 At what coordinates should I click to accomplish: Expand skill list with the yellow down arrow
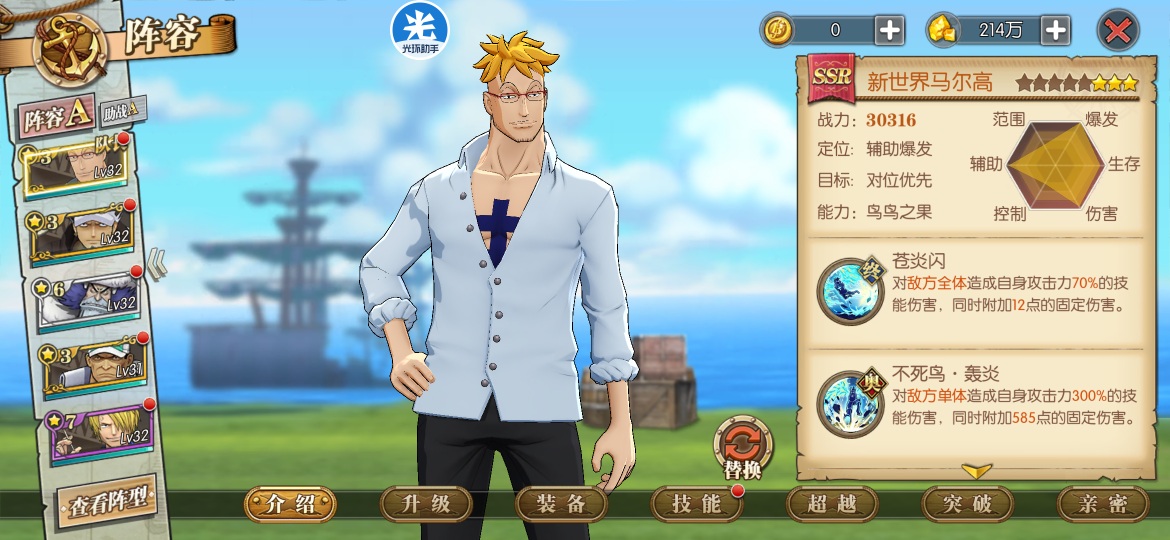(976, 469)
